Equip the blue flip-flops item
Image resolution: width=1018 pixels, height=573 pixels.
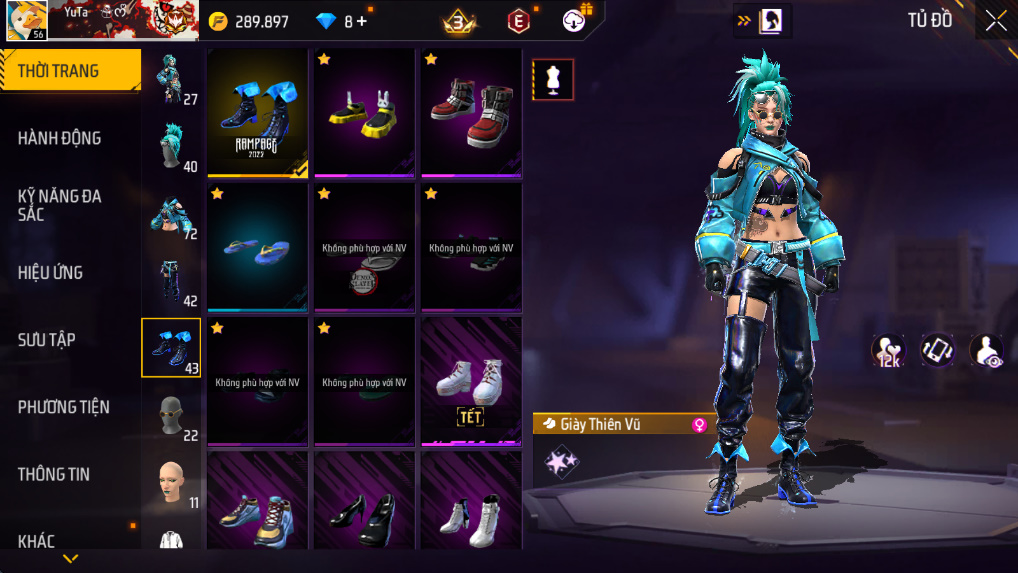click(258, 247)
